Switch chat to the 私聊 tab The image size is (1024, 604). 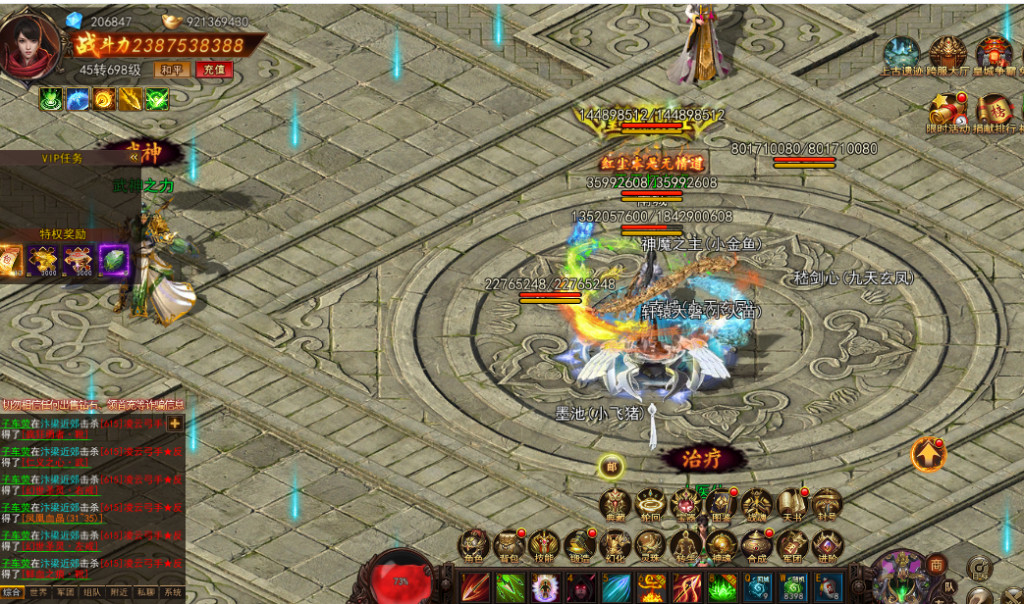pyautogui.click(x=146, y=593)
